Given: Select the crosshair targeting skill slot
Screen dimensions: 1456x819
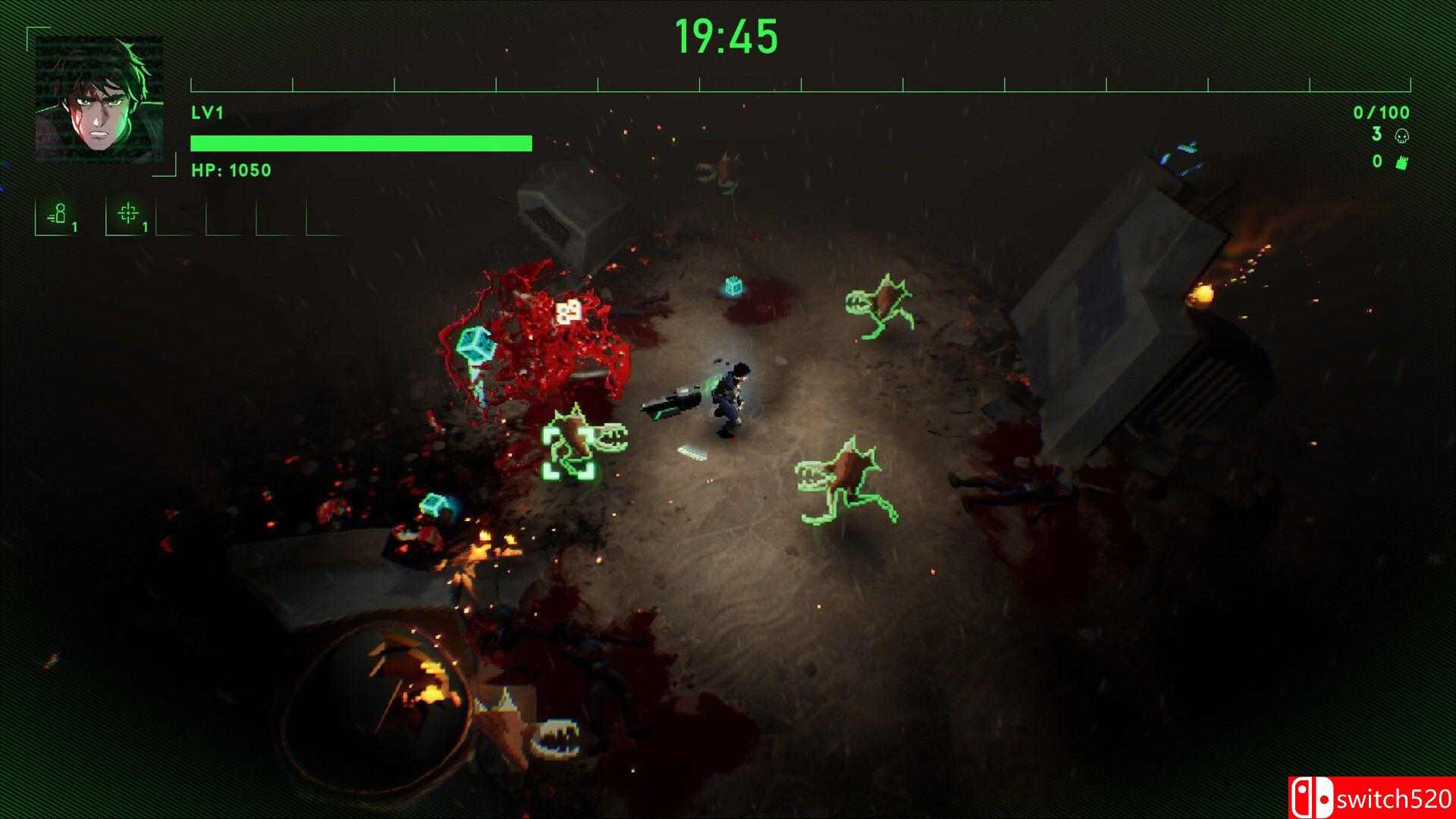Looking at the screenshot, I should (129, 215).
